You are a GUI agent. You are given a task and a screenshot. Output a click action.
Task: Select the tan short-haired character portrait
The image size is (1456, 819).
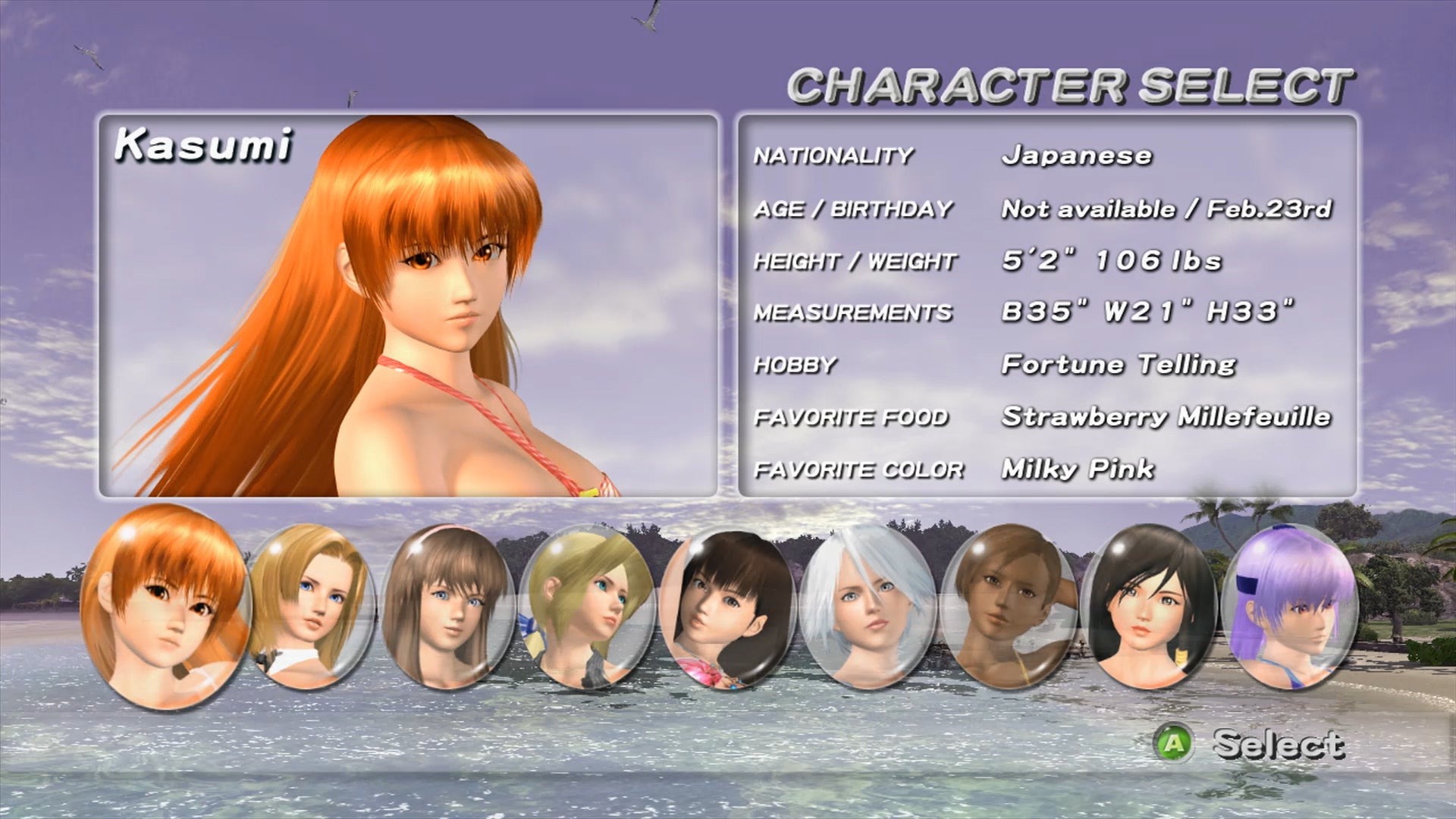1007,607
